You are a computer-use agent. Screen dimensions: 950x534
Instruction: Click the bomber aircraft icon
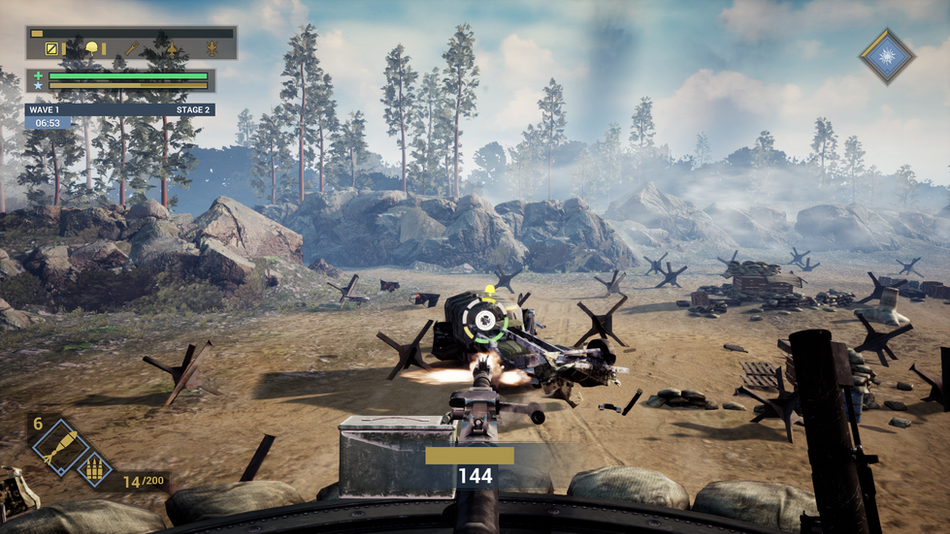pos(211,48)
